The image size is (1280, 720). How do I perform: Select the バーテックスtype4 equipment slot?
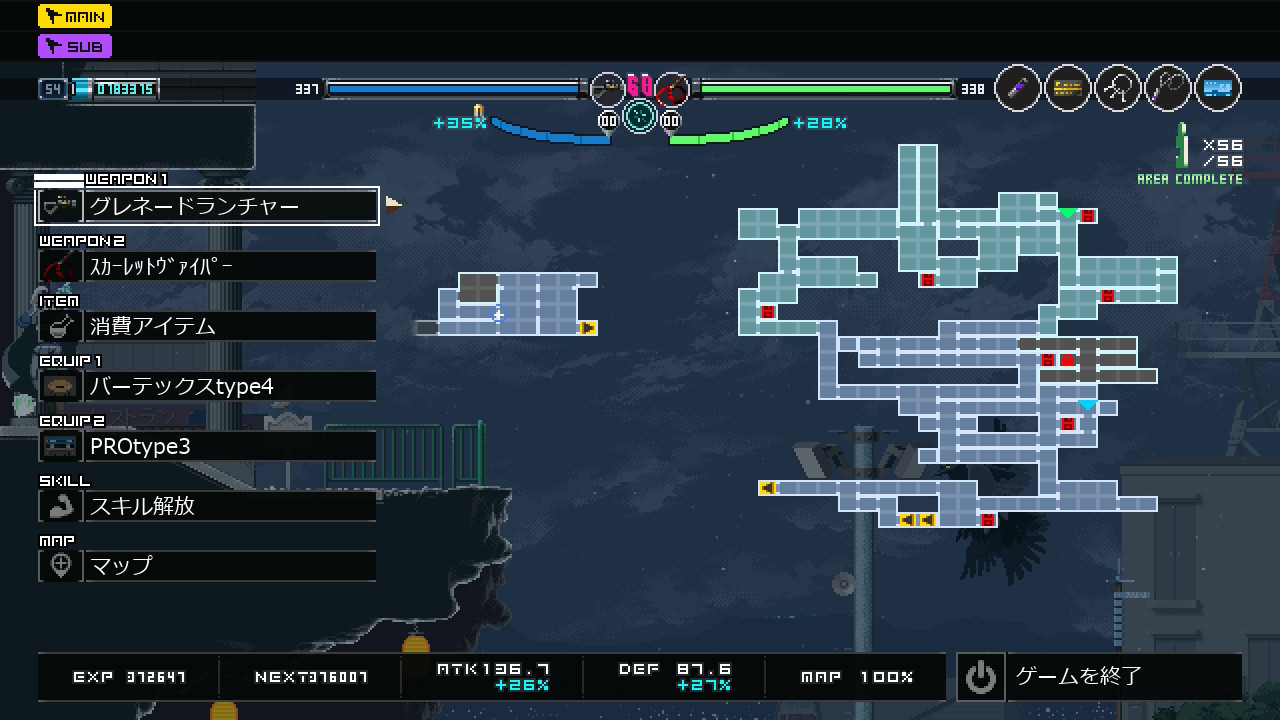coord(207,386)
